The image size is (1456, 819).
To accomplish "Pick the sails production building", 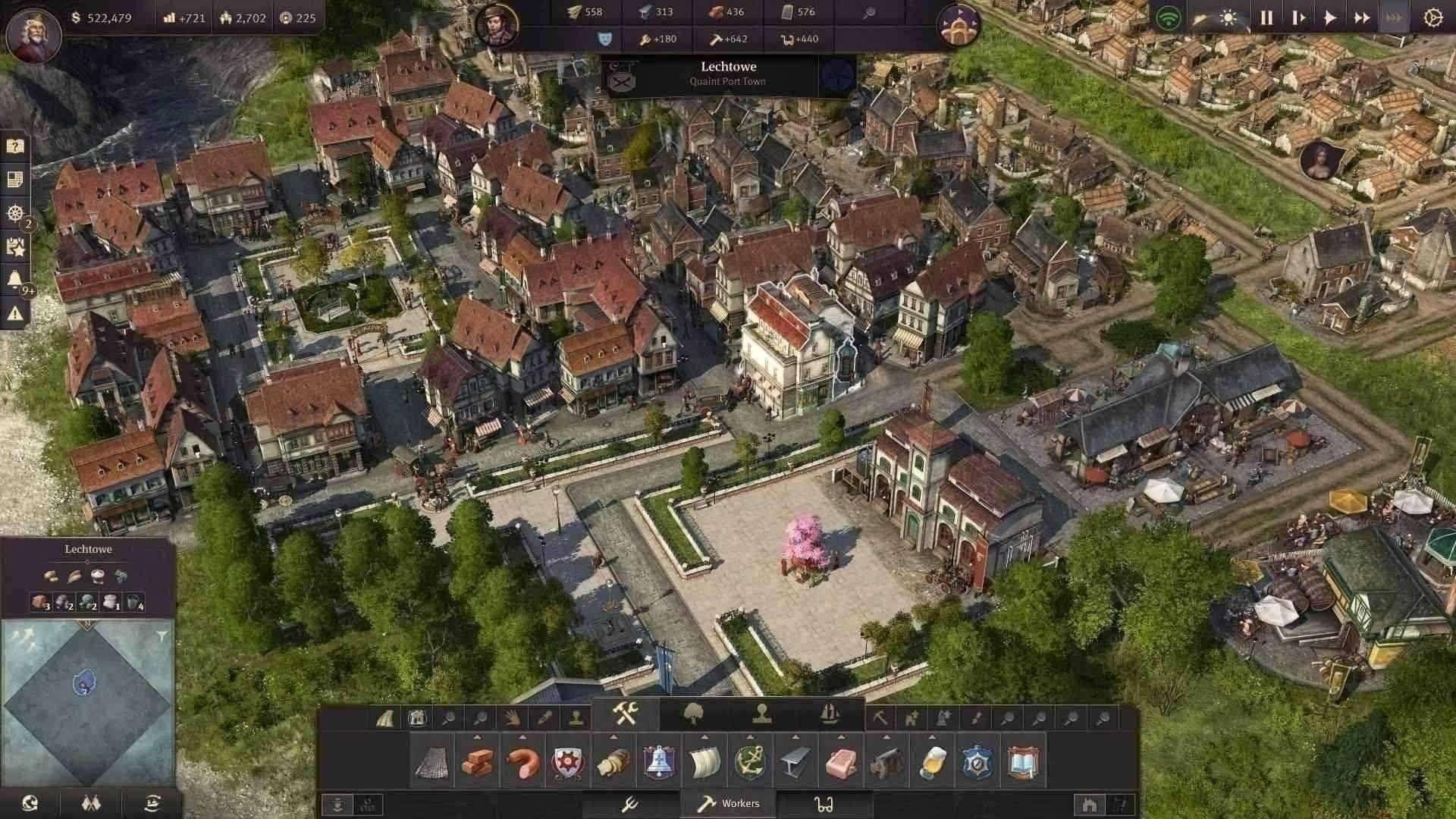I will 704,762.
